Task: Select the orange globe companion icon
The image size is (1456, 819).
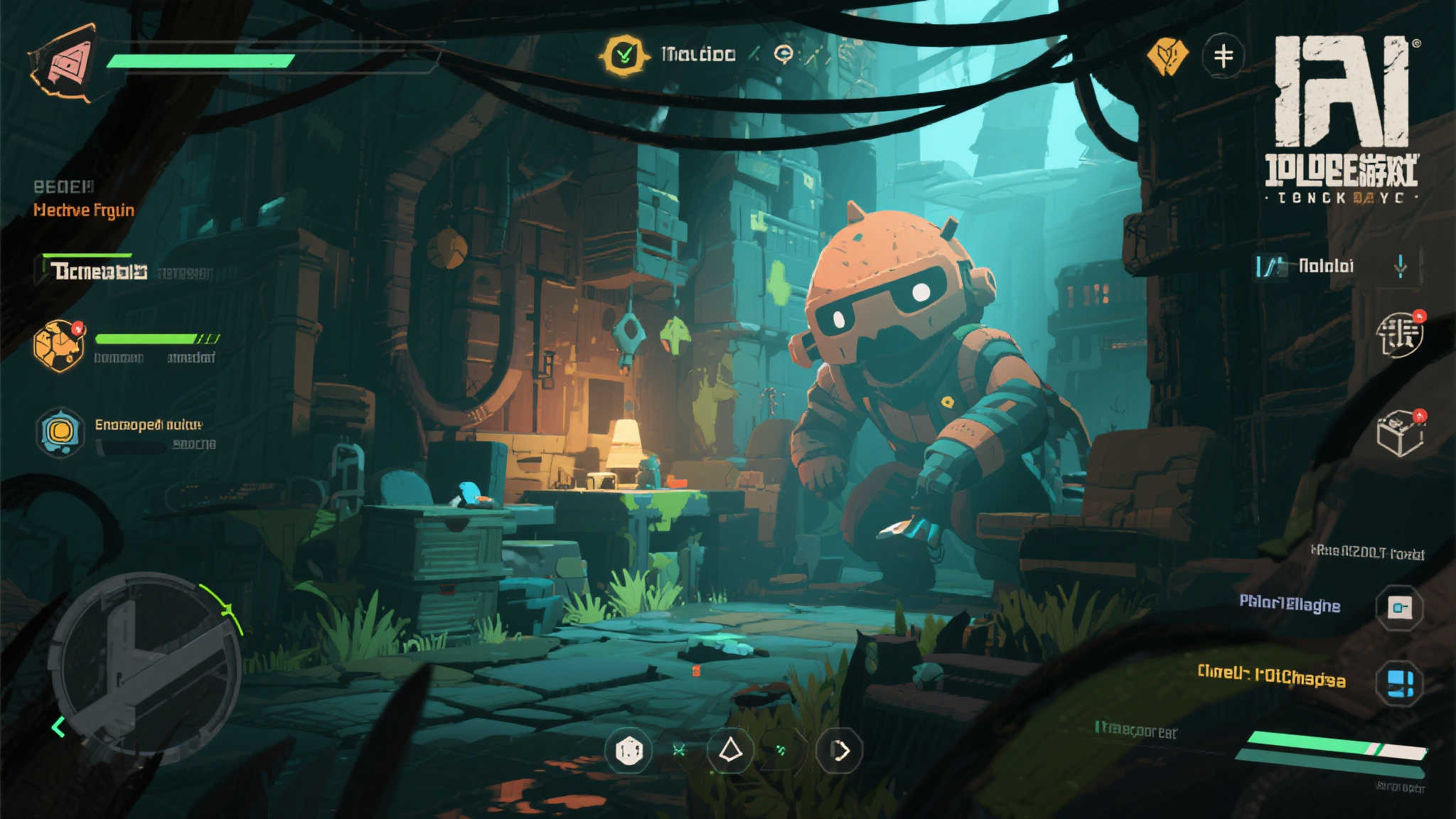Action: [x=59, y=346]
